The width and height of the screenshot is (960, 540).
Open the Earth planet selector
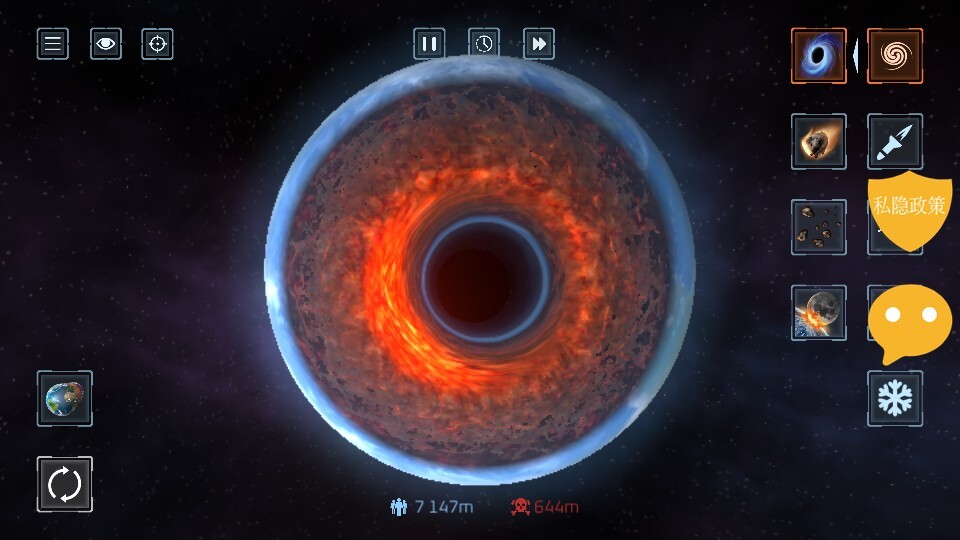pos(65,399)
